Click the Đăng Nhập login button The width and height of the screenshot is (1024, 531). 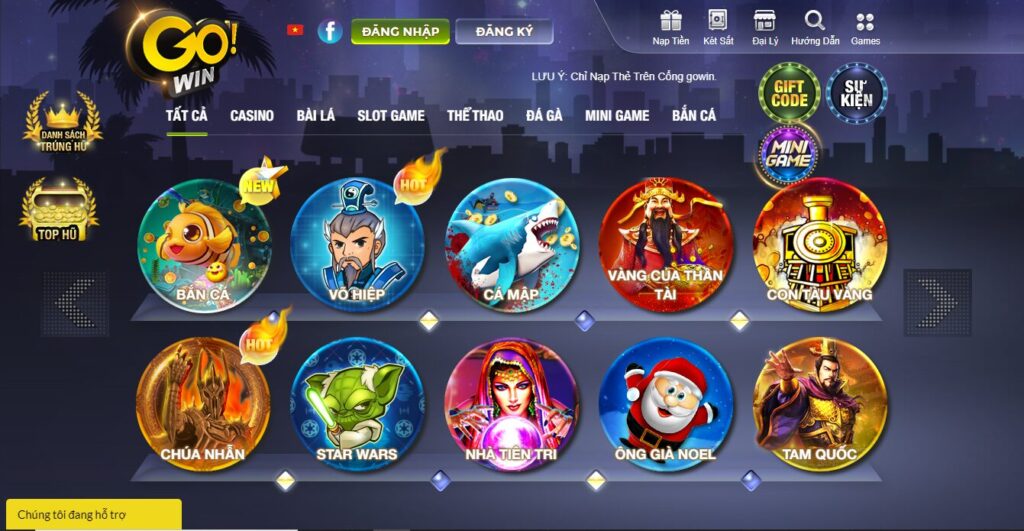(x=400, y=32)
